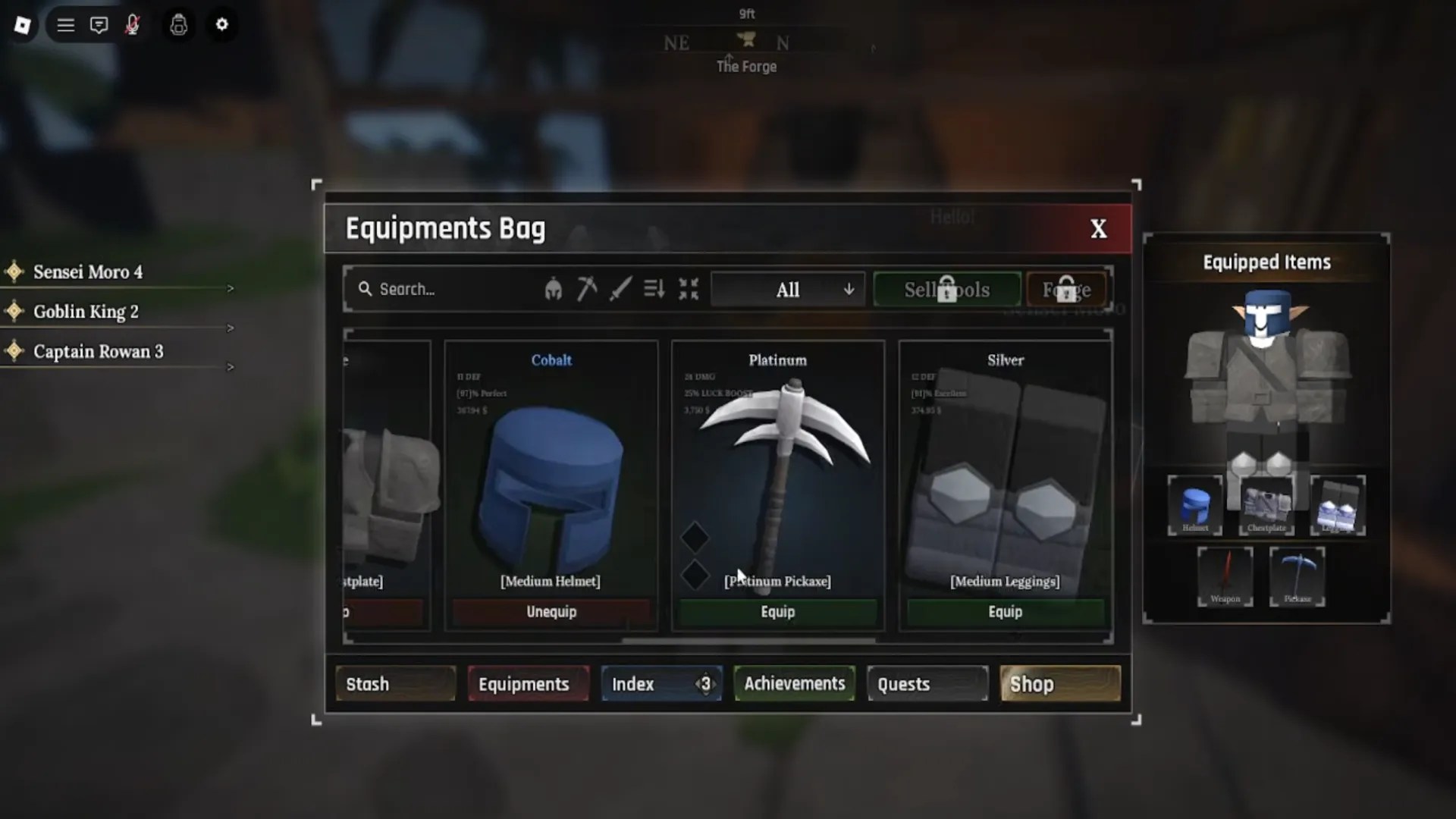This screenshot has height=819, width=1456.
Task: Click the Sell Tools button
Action: point(946,289)
